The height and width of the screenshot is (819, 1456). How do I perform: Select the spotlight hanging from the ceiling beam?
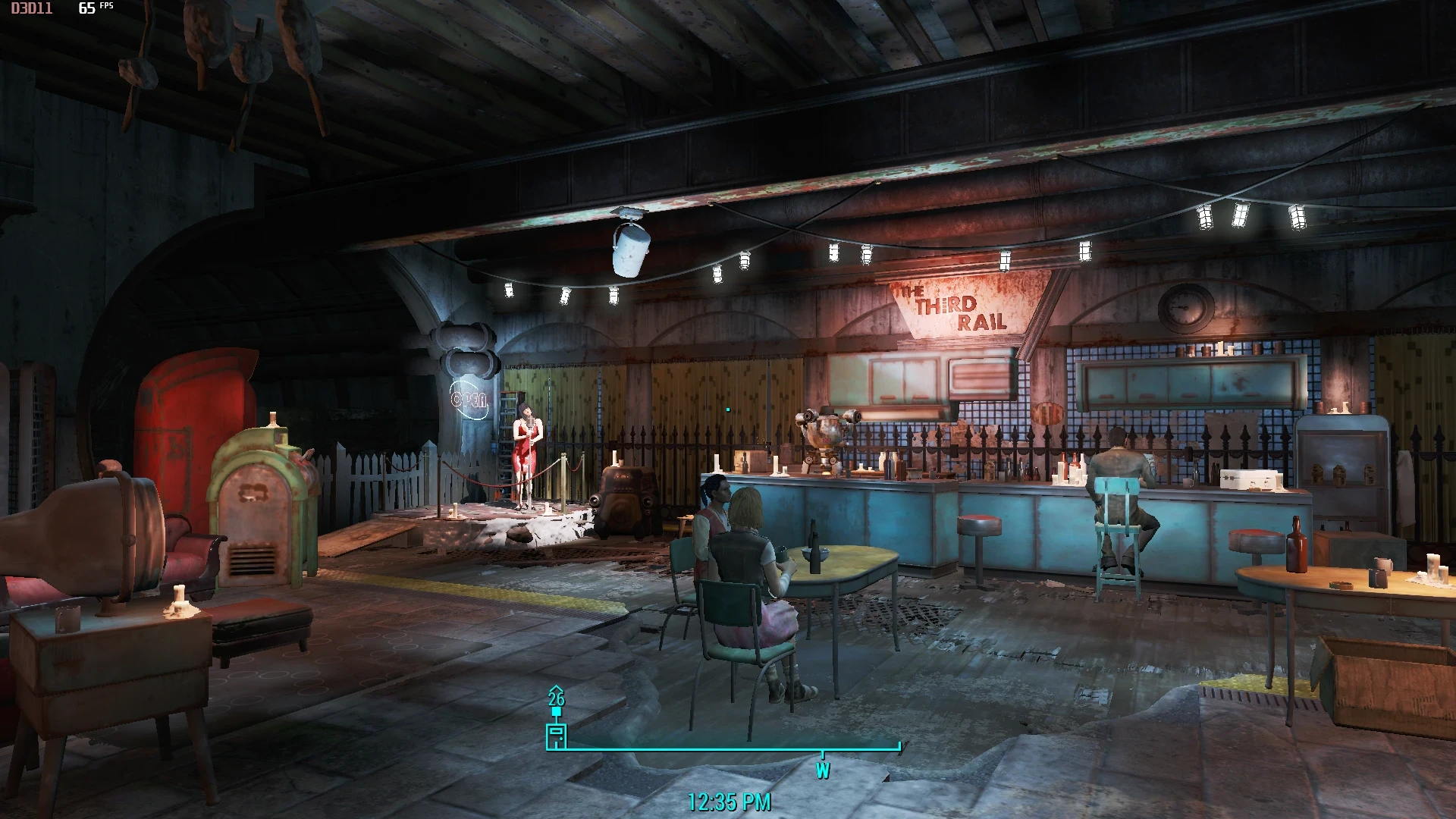(x=629, y=250)
